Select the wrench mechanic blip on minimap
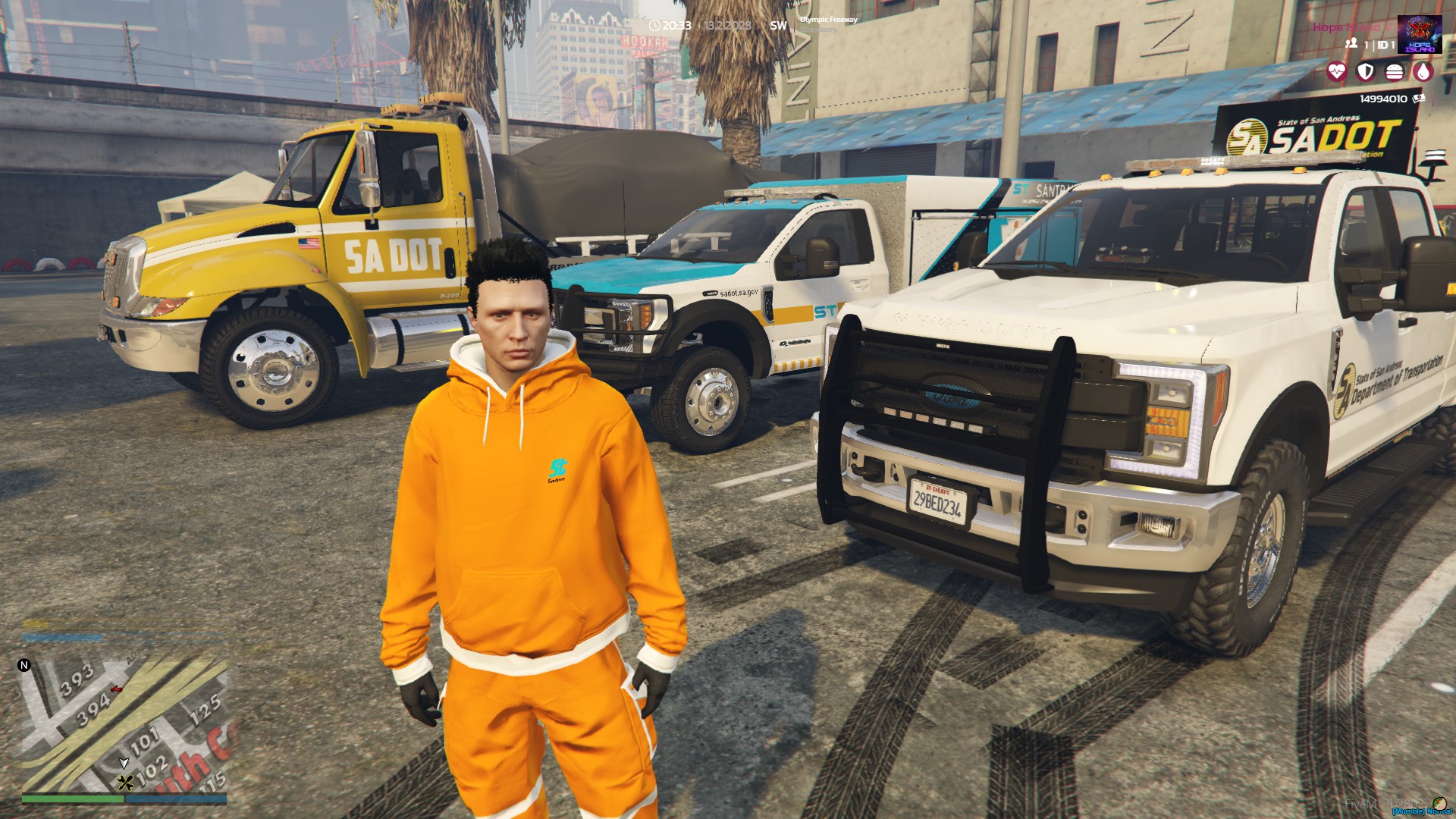The image size is (1456, 819). click(x=126, y=783)
